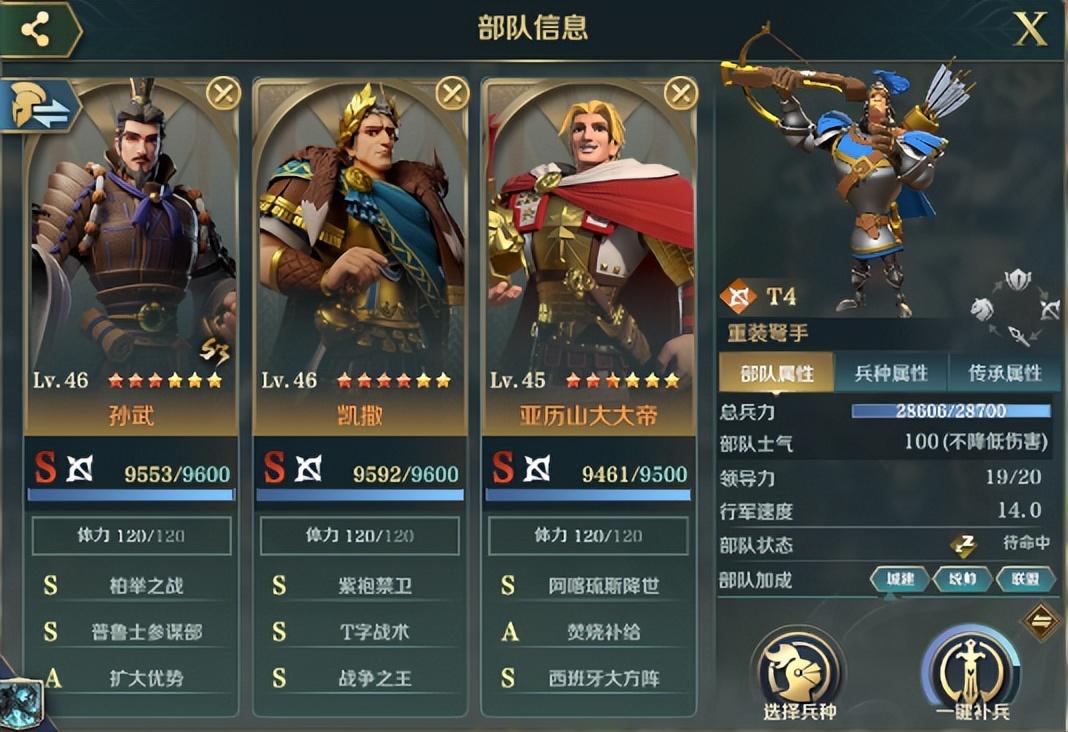View the 紫袍禁卫 skill
The width and height of the screenshot is (1068, 732).
pyautogui.click(x=374, y=586)
